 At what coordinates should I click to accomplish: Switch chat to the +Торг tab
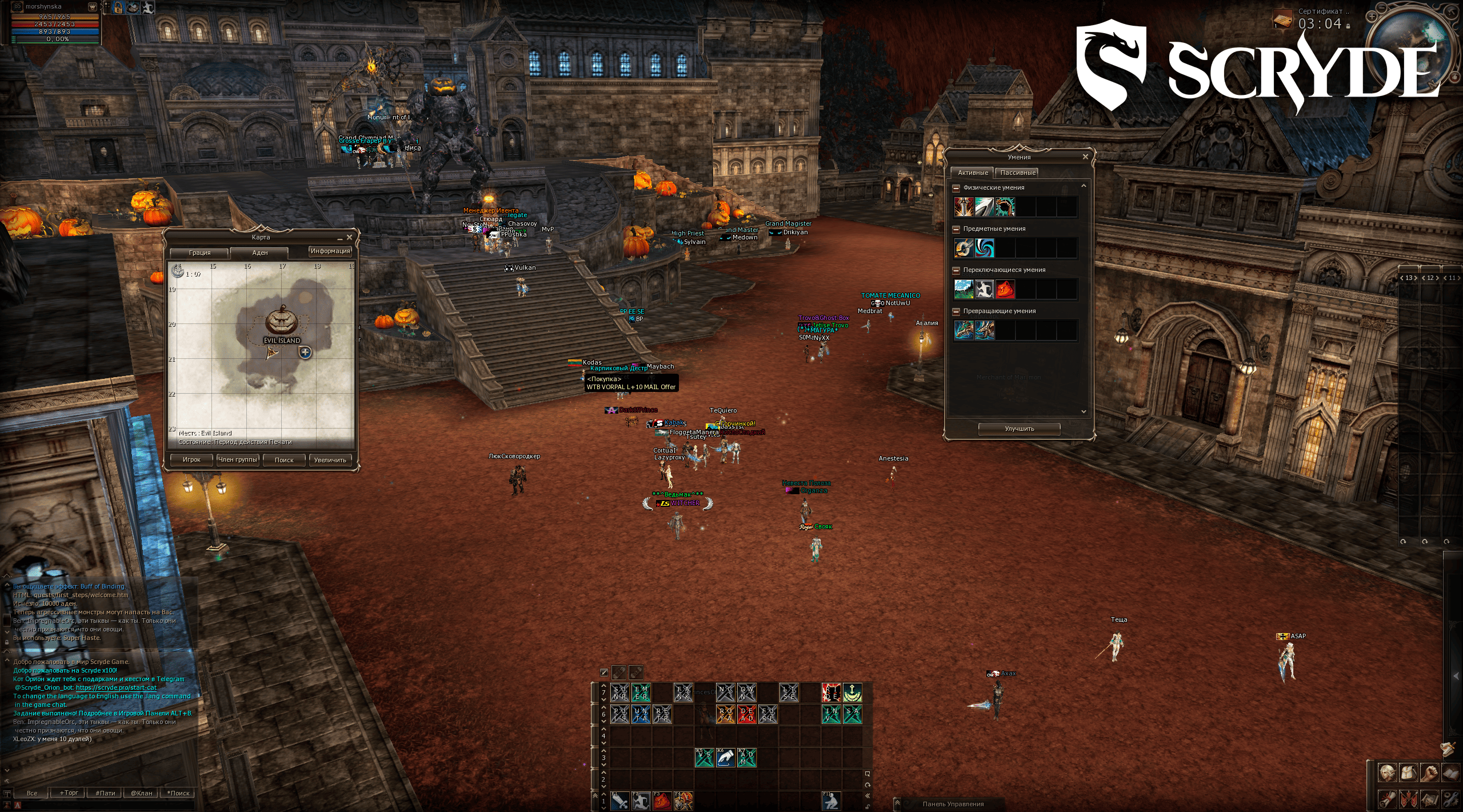pos(69,793)
